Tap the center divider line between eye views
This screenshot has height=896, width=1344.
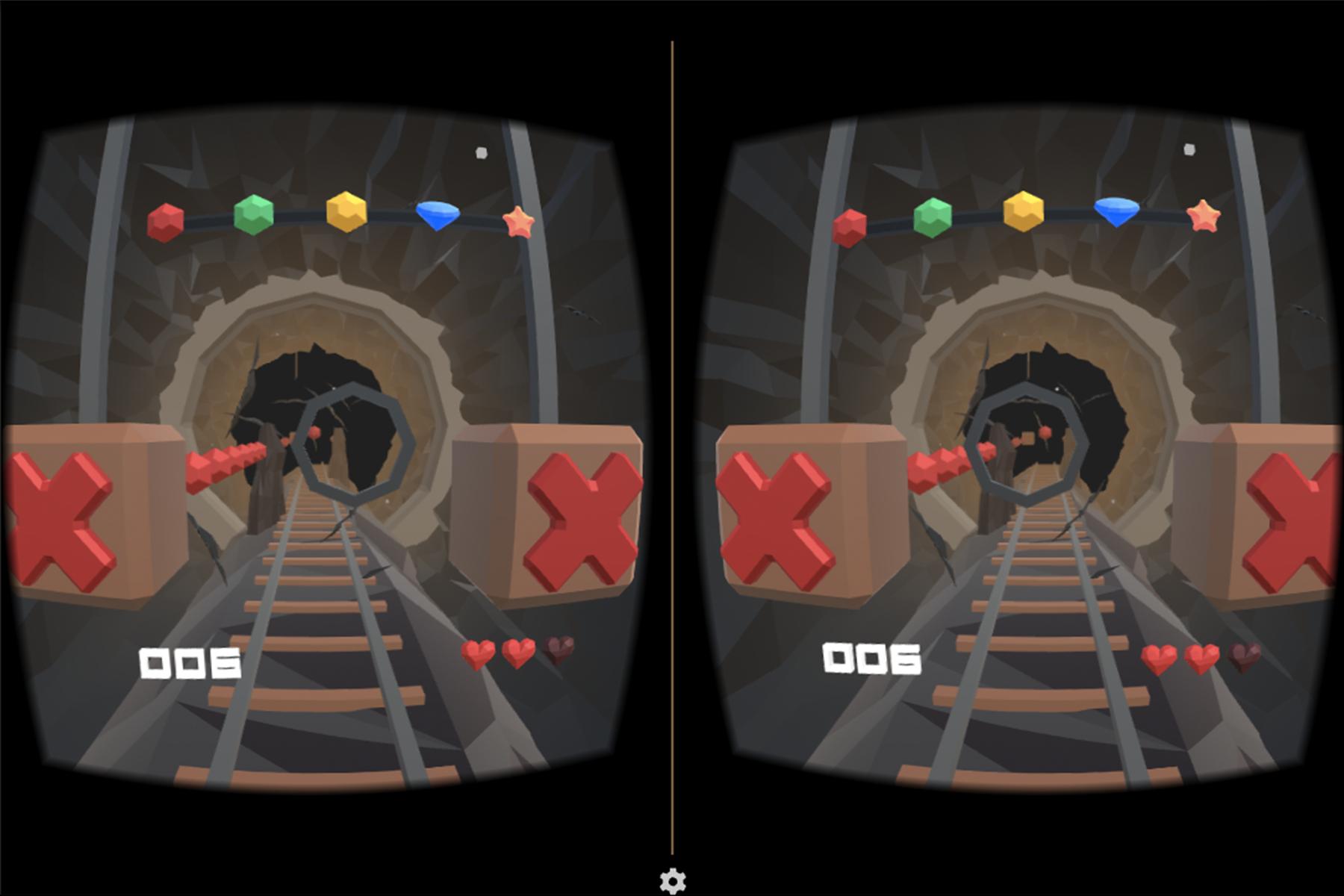[674, 448]
